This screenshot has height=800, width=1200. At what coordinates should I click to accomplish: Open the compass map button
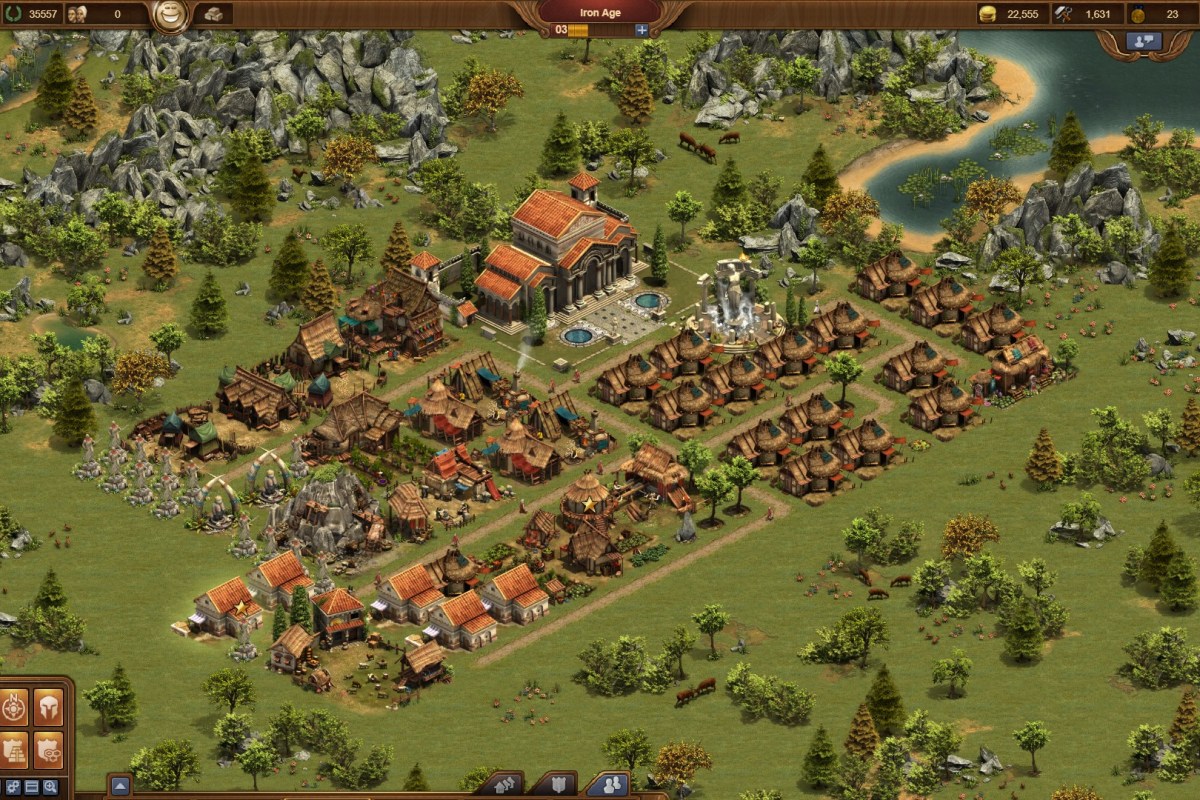pyautogui.click(x=15, y=706)
